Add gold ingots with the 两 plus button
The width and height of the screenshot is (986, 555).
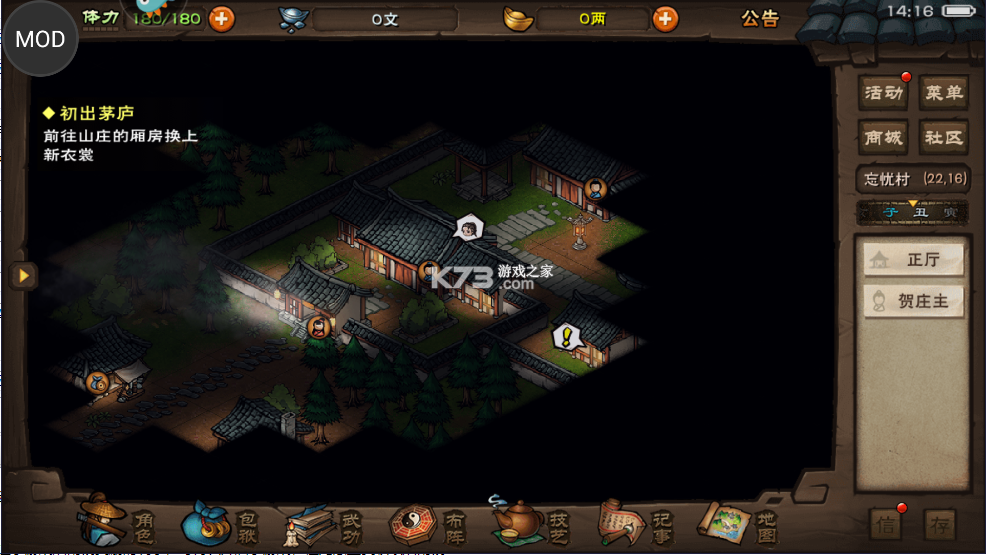[665, 18]
